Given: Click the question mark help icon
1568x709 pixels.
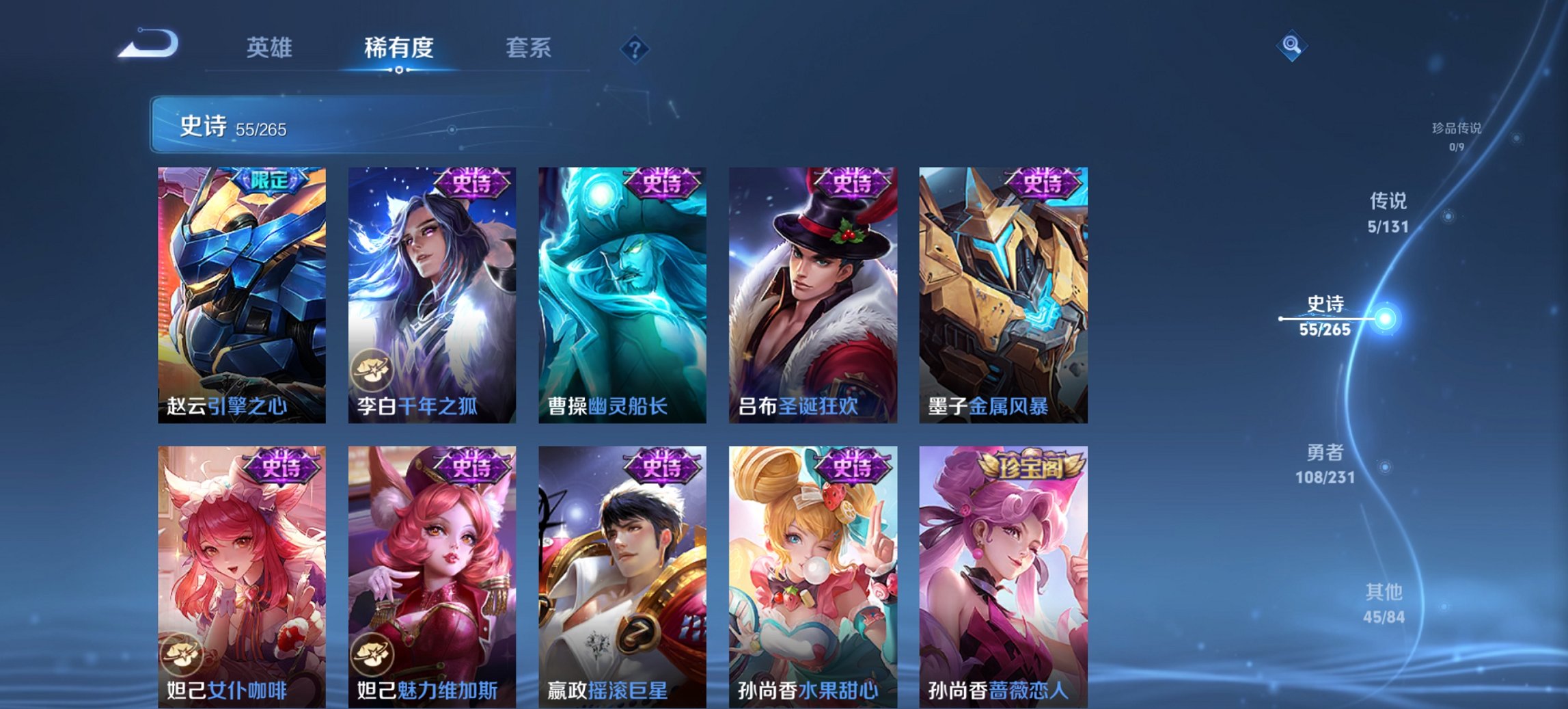Looking at the screenshot, I should 635,48.
